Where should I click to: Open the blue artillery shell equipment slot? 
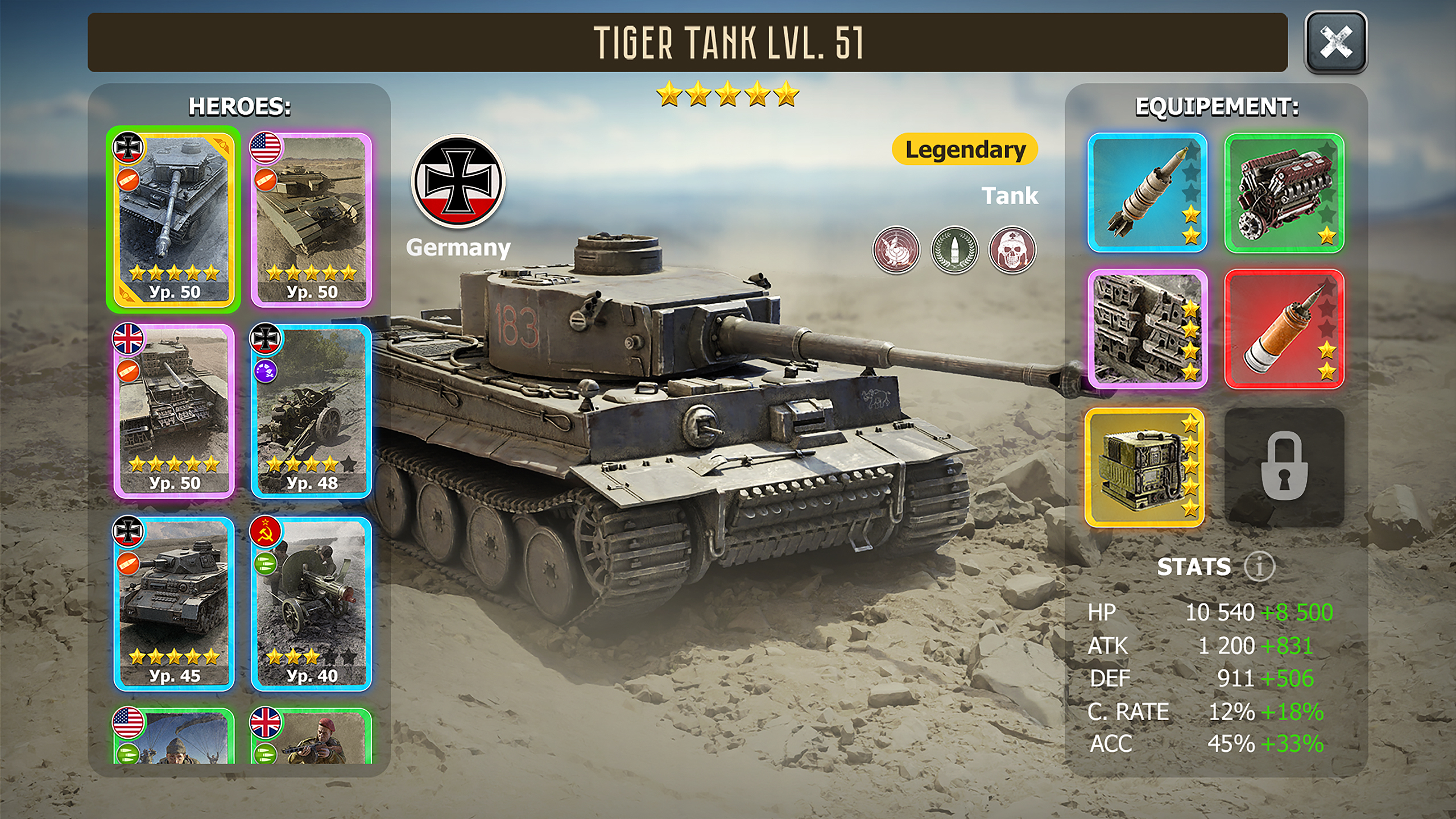point(1147,193)
